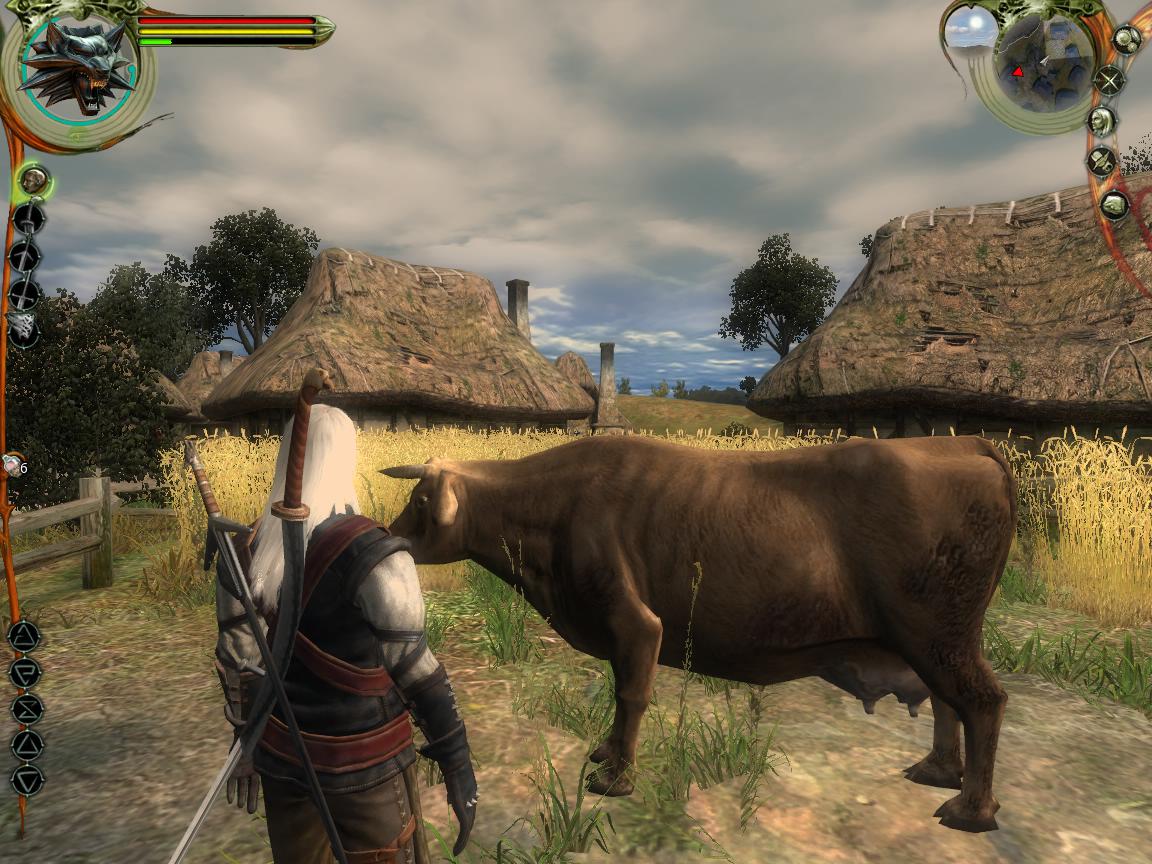The height and width of the screenshot is (864, 1152).
Task: Click the clenched fist icon
Action: pos(1113,205)
